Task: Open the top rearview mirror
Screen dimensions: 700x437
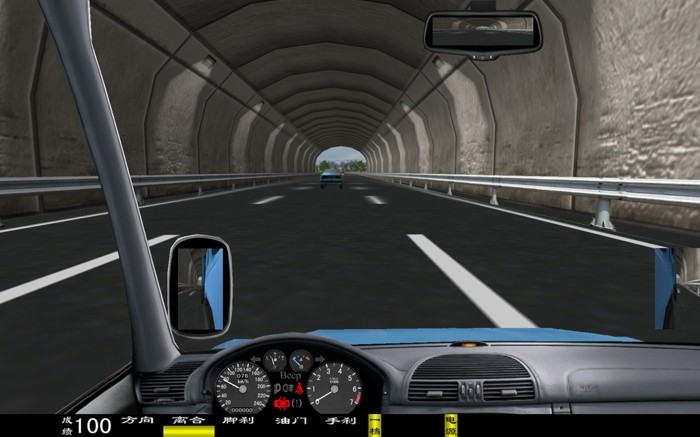Action: pyautogui.click(x=482, y=32)
